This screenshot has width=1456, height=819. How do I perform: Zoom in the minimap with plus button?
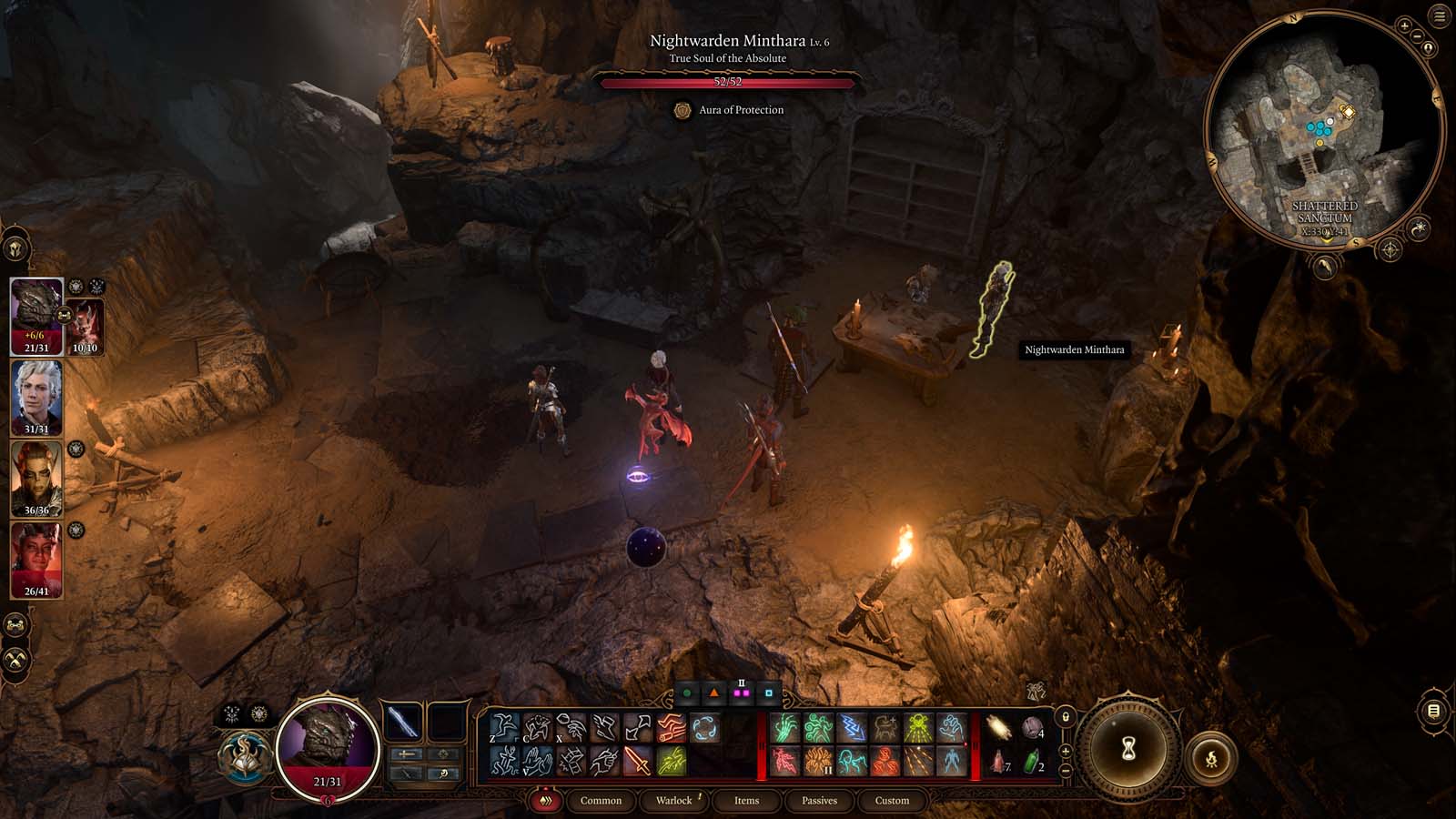(1404, 26)
